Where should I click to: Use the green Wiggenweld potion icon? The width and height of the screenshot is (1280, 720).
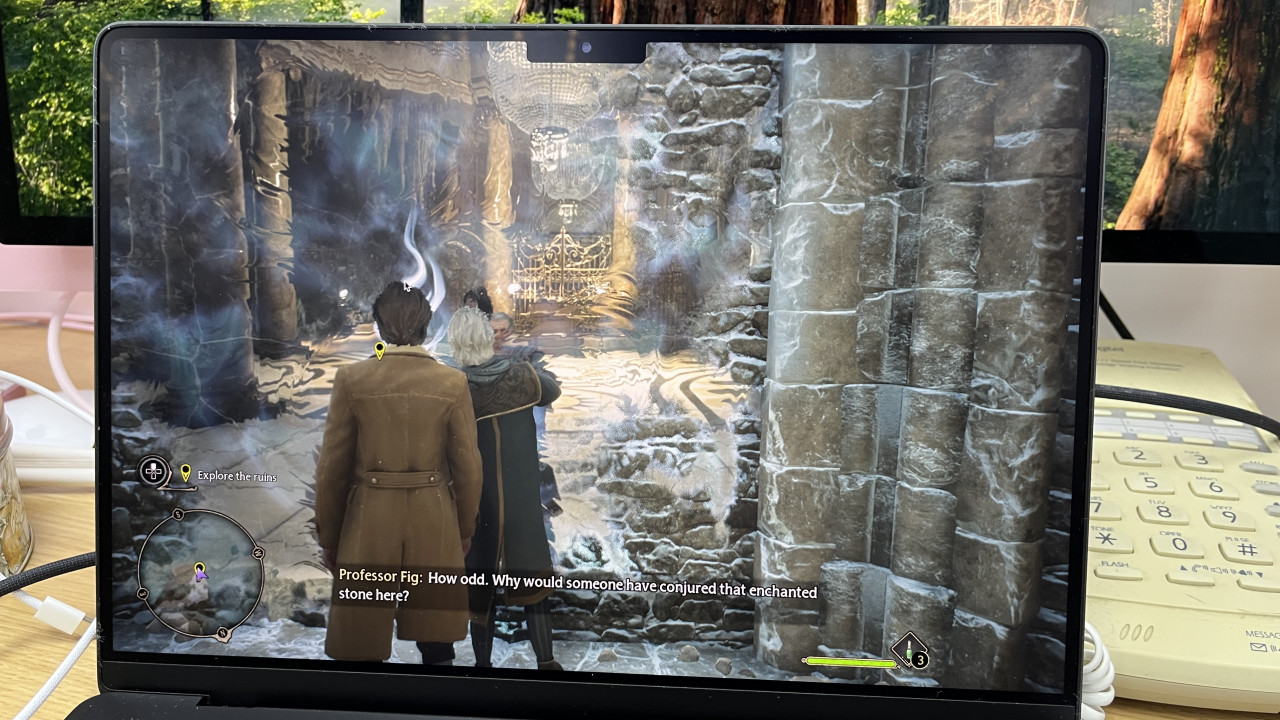click(909, 651)
